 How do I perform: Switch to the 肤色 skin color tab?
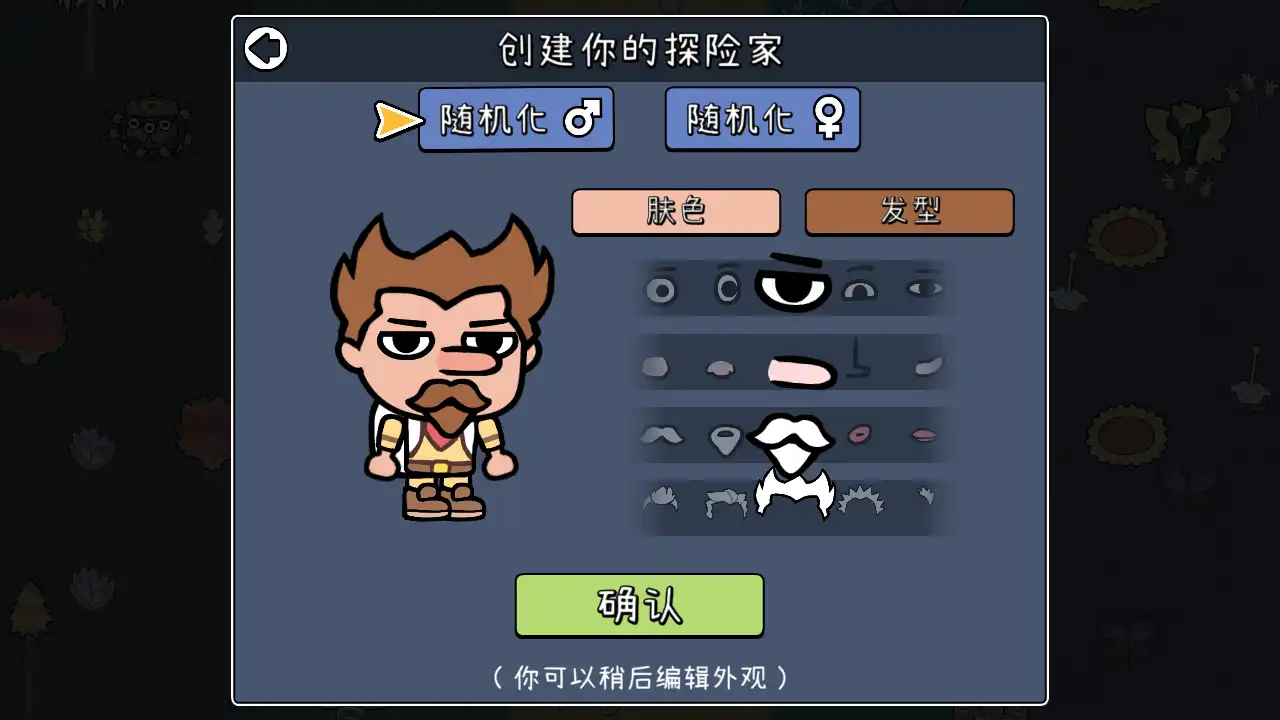(x=676, y=212)
